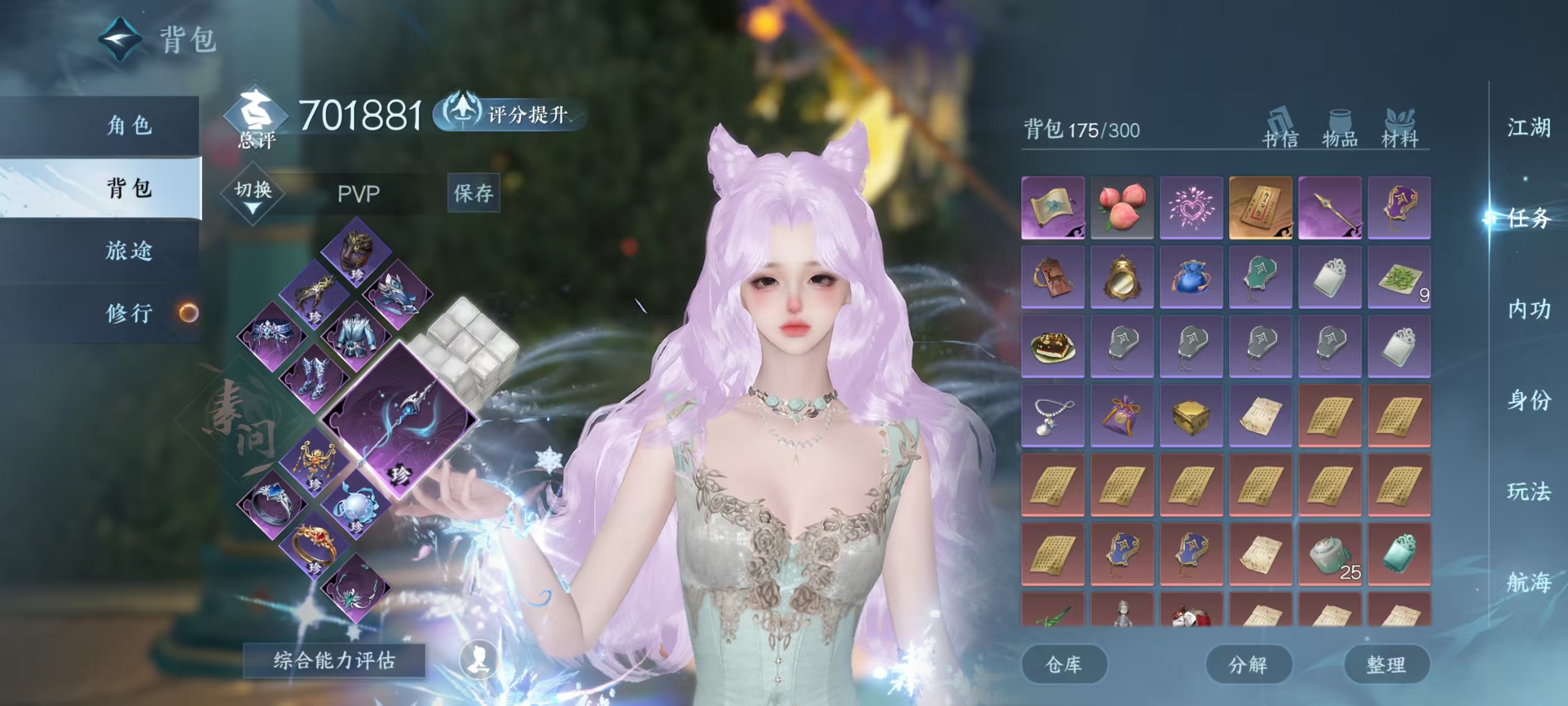Filter the bag by 材料
This screenshot has height=706, width=1568.
click(x=1399, y=129)
